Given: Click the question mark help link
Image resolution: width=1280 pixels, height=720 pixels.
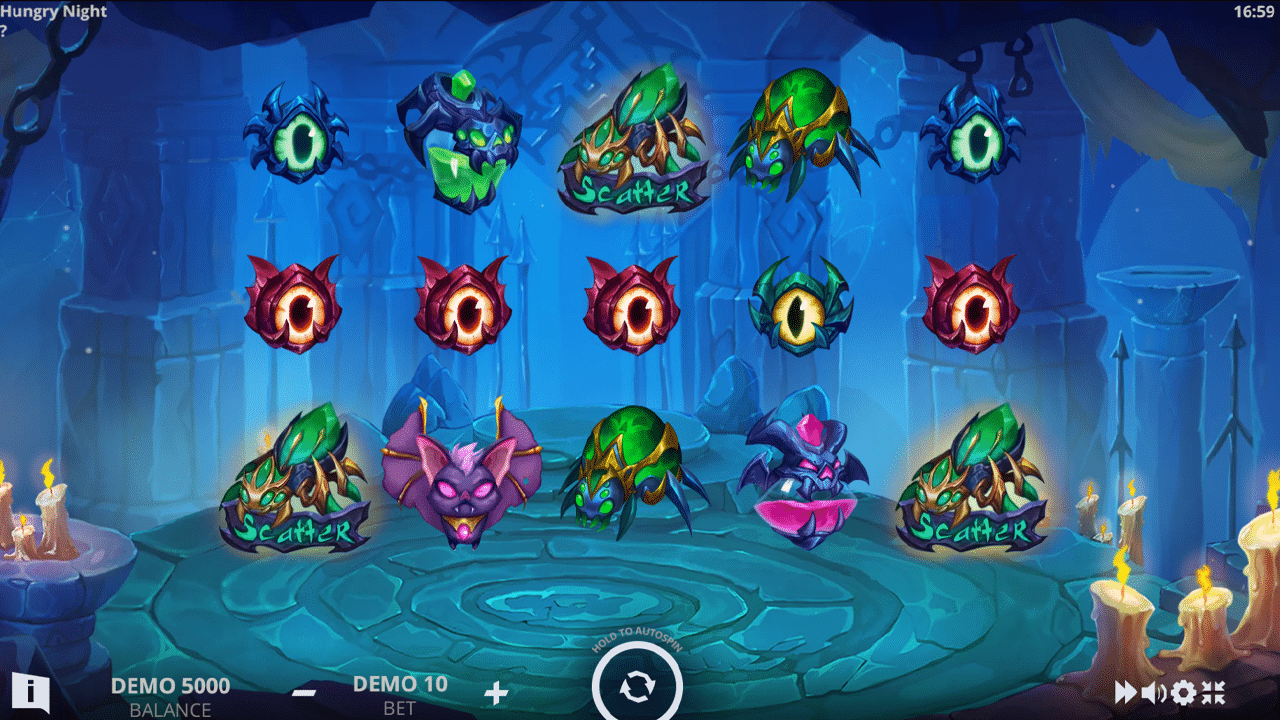Looking at the screenshot, I should pyautogui.click(x=4, y=31).
